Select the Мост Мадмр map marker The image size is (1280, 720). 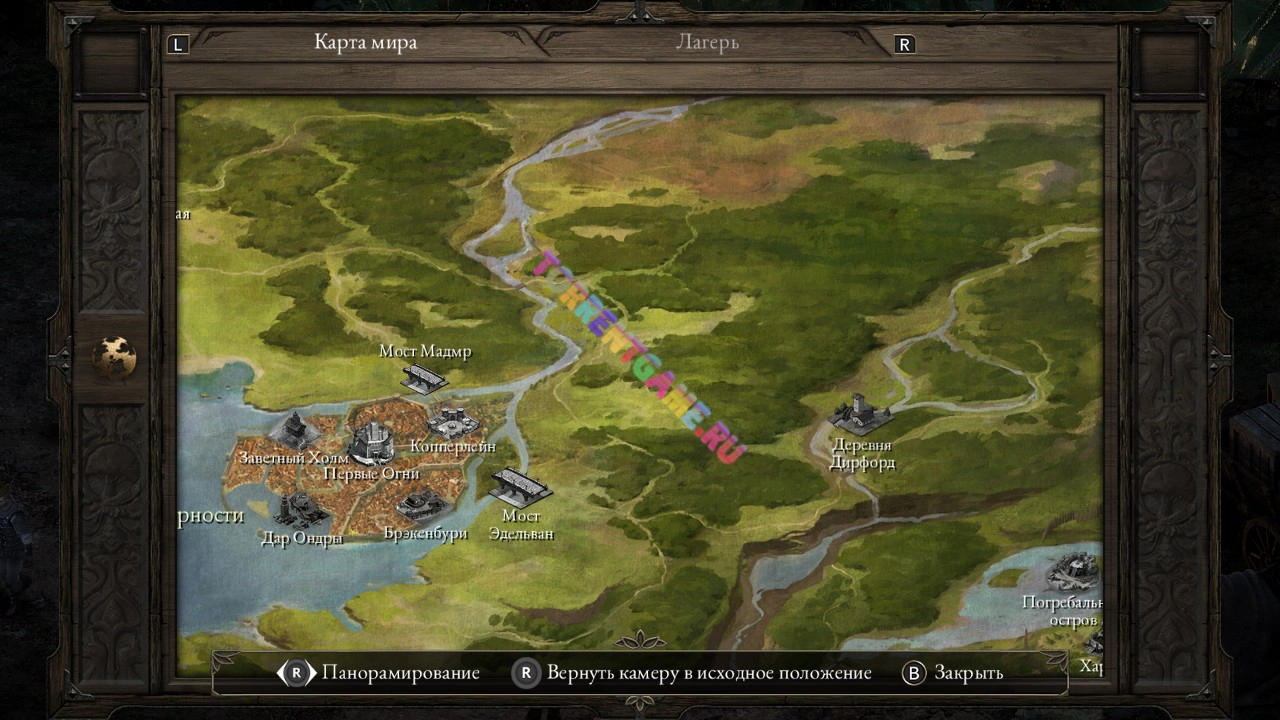423,377
